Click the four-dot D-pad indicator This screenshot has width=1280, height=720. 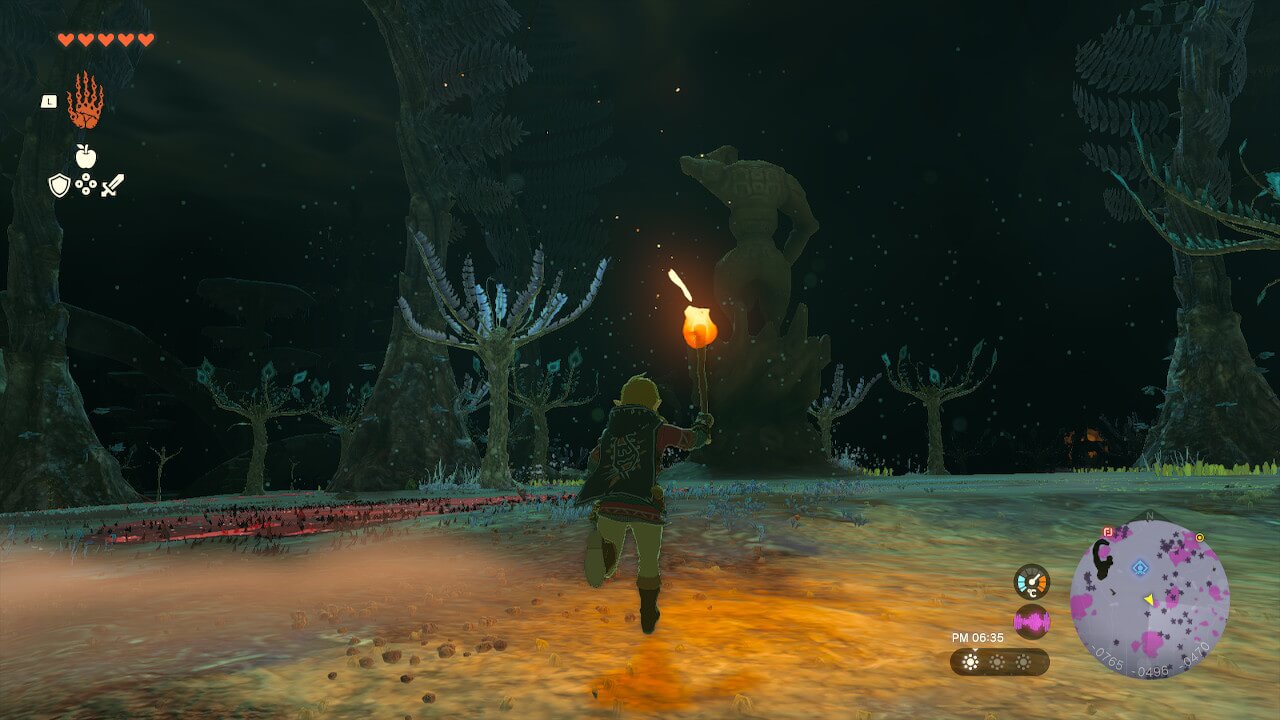pos(86,185)
